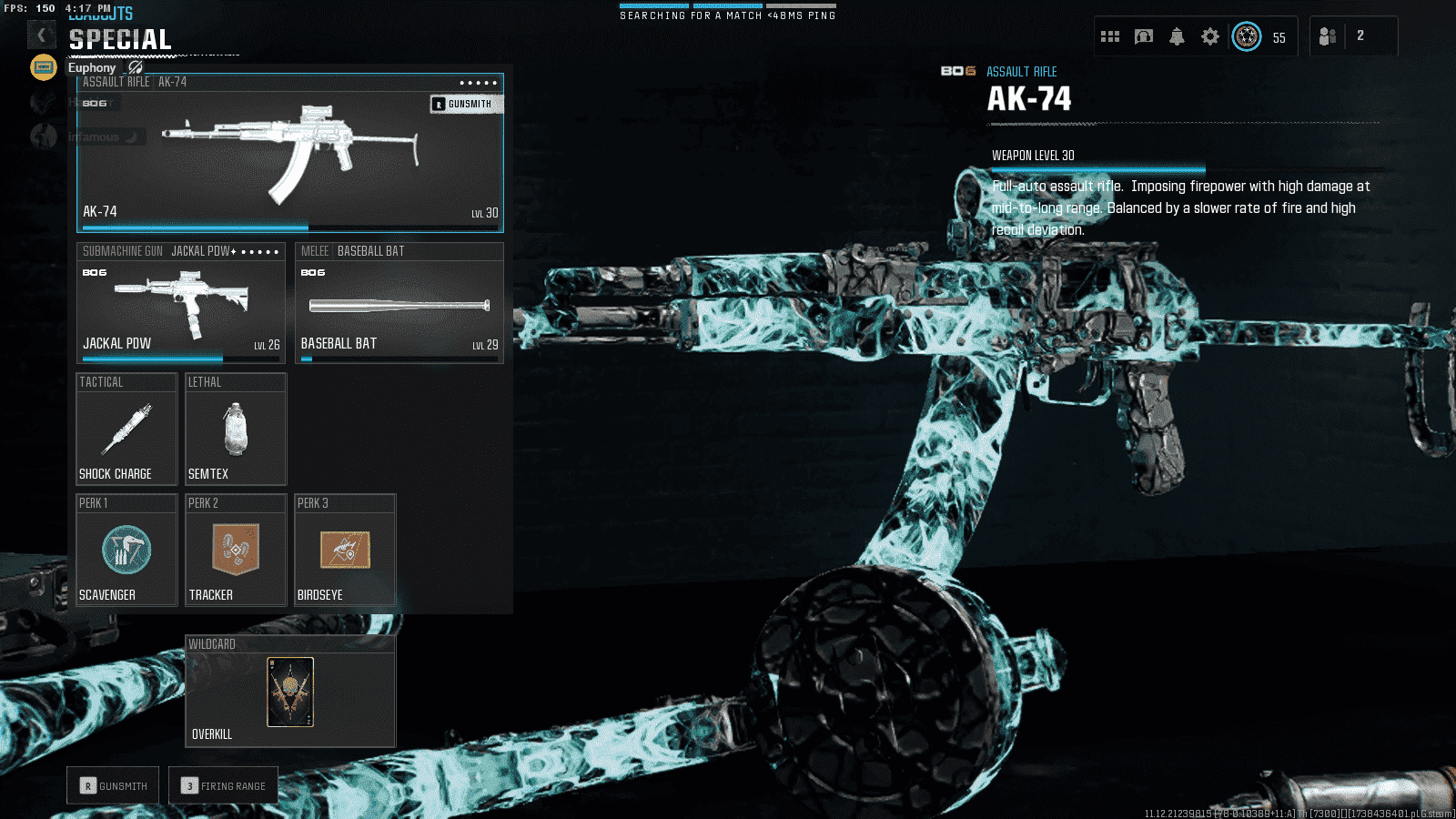This screenshot has height=819, width=1456.
Task: Open Gunsmith for the AK-74
Action: (x=465, y=103)
